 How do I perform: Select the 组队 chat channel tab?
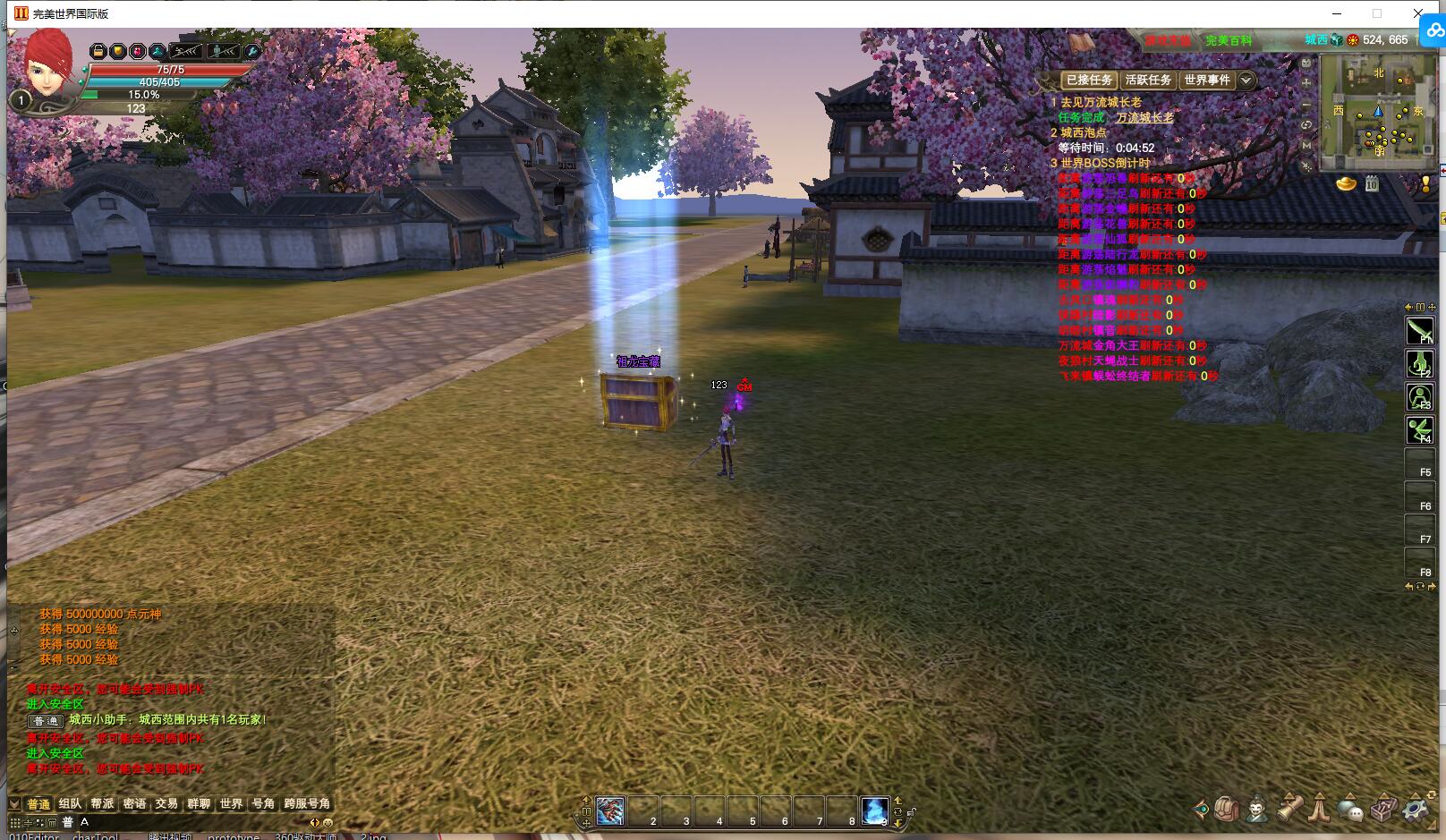pos(70,803)
